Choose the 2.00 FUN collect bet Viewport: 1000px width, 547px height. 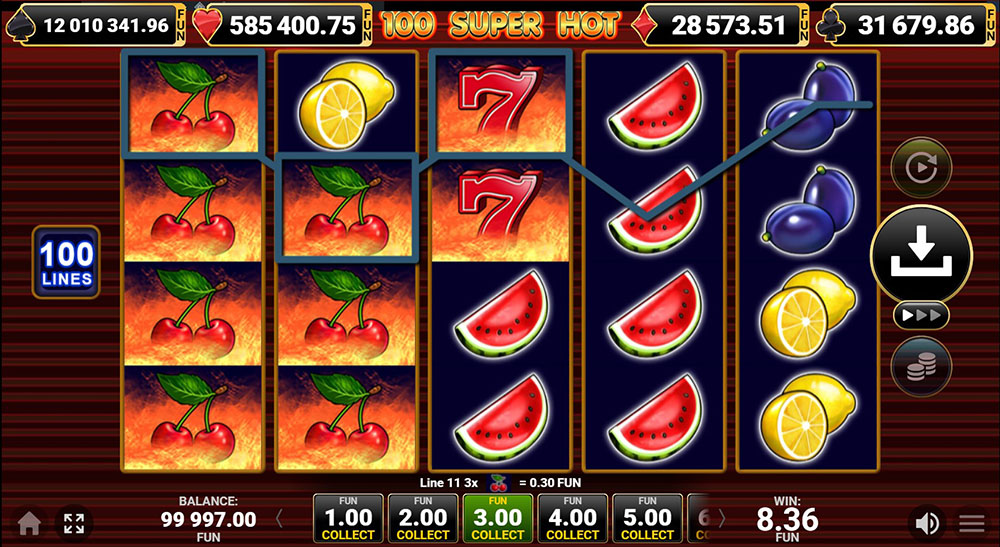coord(423,518)
